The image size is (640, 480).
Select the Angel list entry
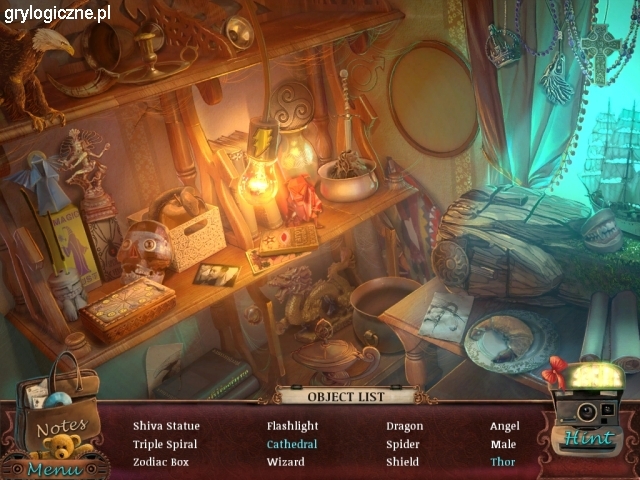click(x=505, y=426)
